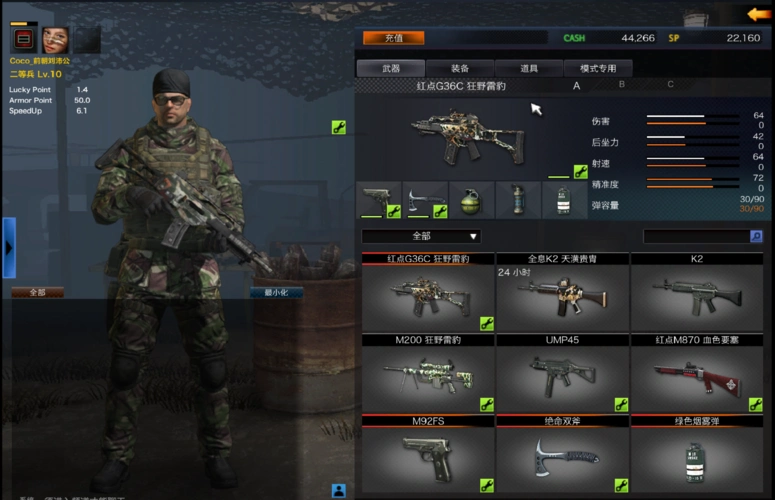
Task: Select the equipped pistol slot
Action: pos(379,199)
